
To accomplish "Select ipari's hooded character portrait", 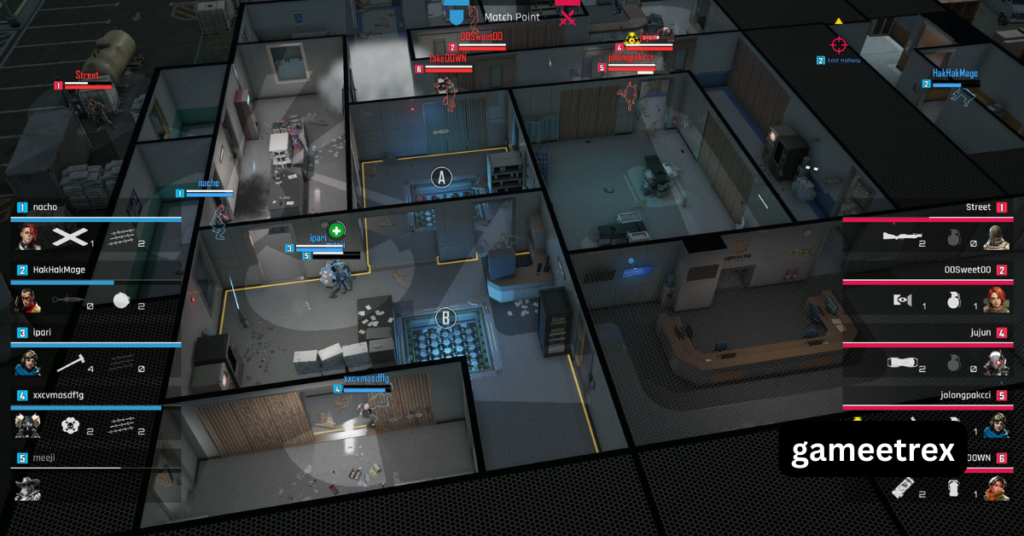I will point(28,363).
